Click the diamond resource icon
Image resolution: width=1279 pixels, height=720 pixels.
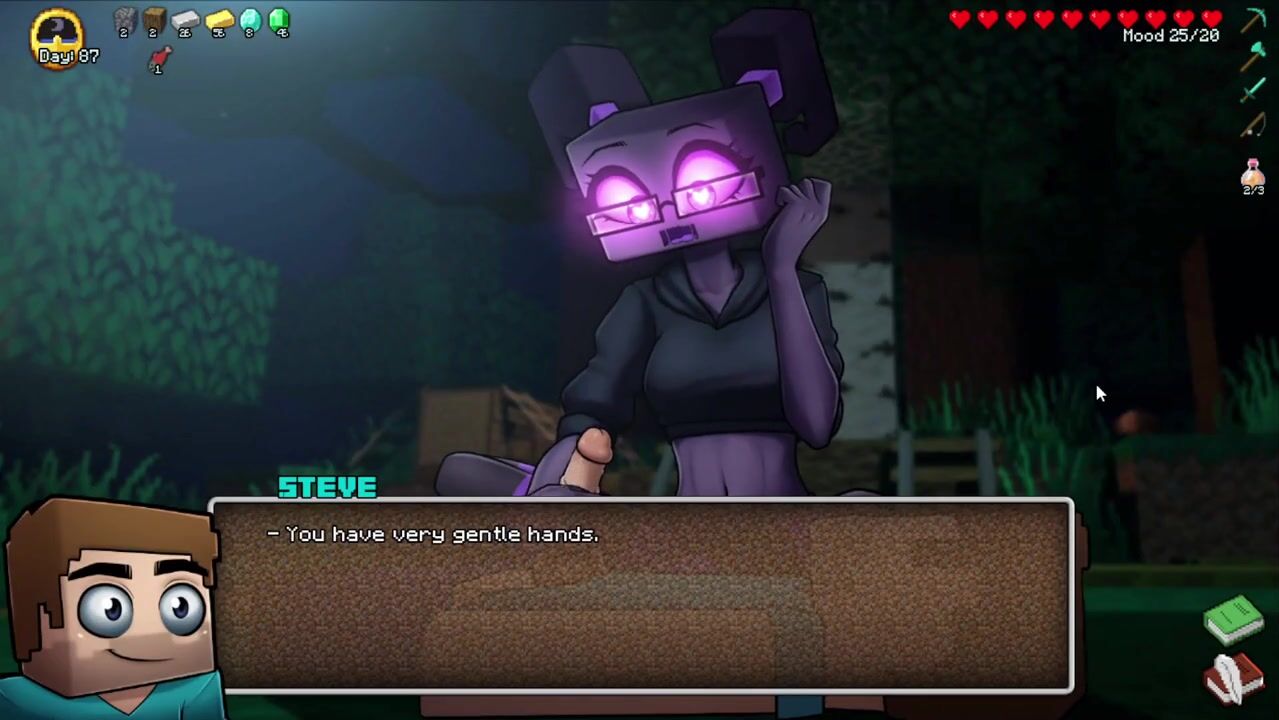click(x=250, y=20)
